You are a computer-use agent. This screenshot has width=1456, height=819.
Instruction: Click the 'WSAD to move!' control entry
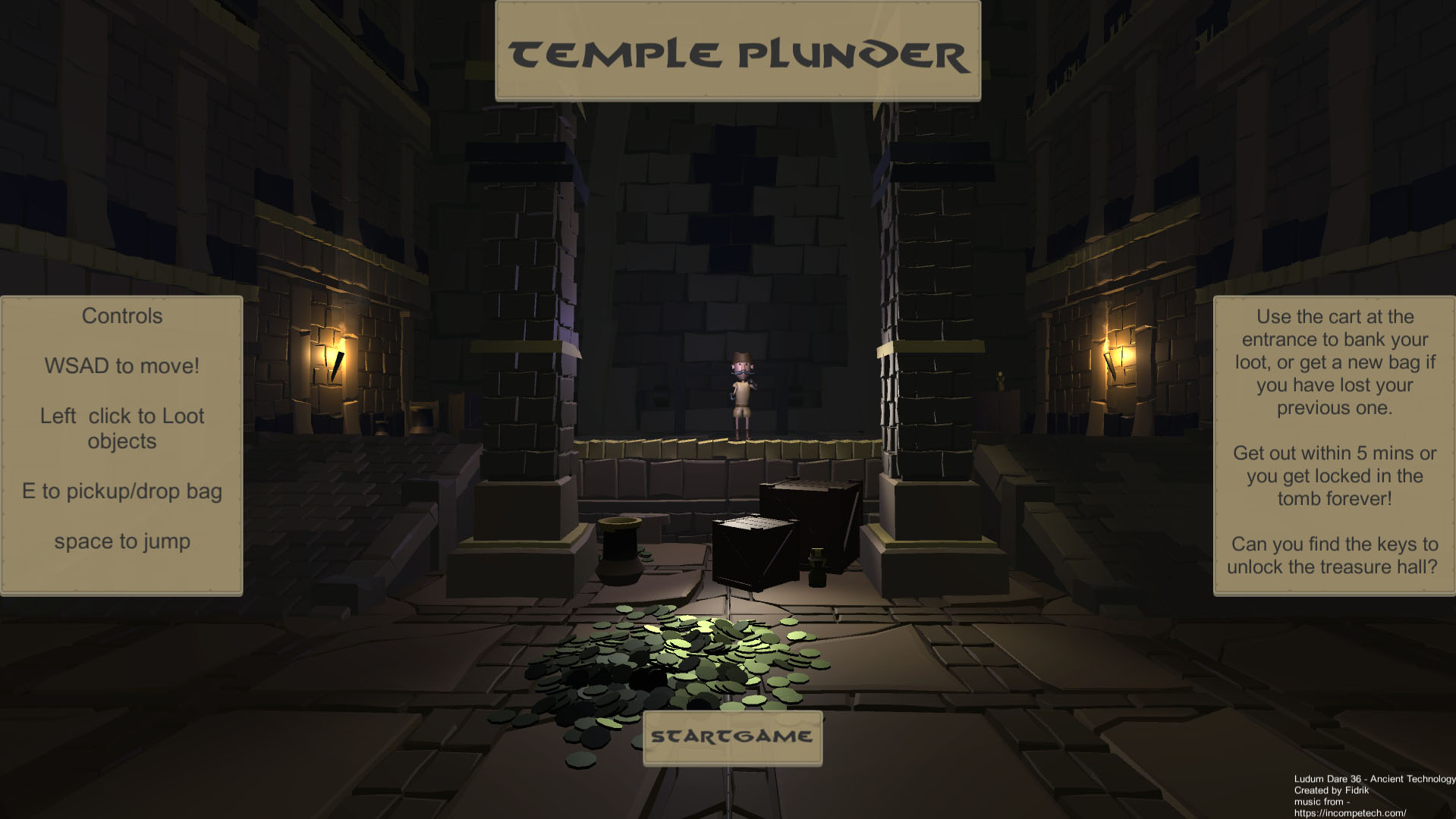coord(122,365)
